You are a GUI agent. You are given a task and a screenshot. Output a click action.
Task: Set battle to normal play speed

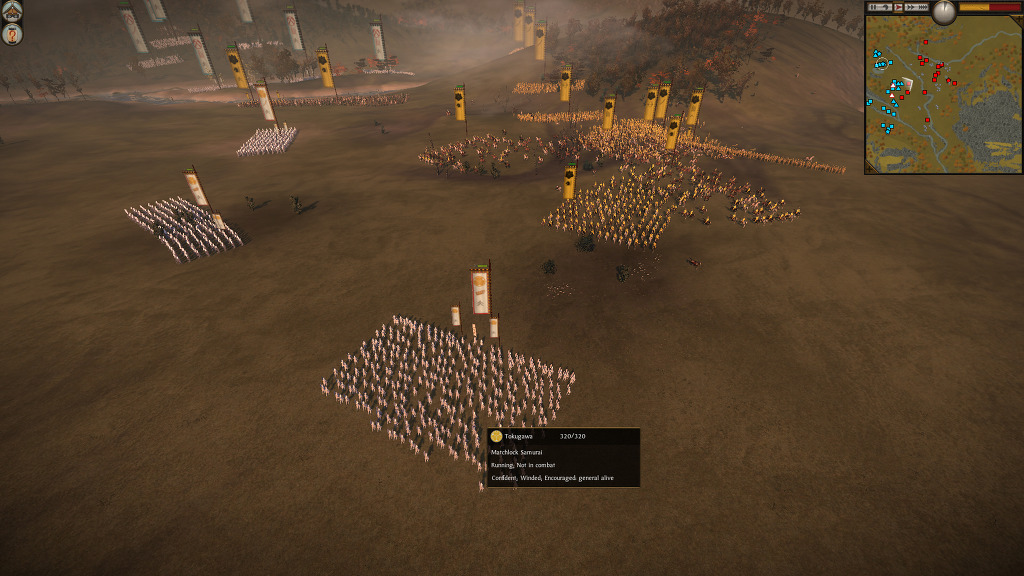(x=898, y=7)
